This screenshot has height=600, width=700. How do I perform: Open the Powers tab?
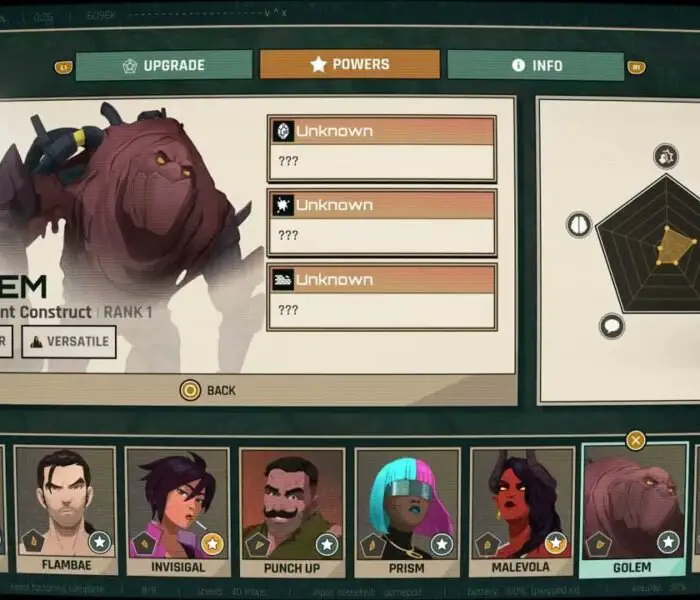coord(349,65)
